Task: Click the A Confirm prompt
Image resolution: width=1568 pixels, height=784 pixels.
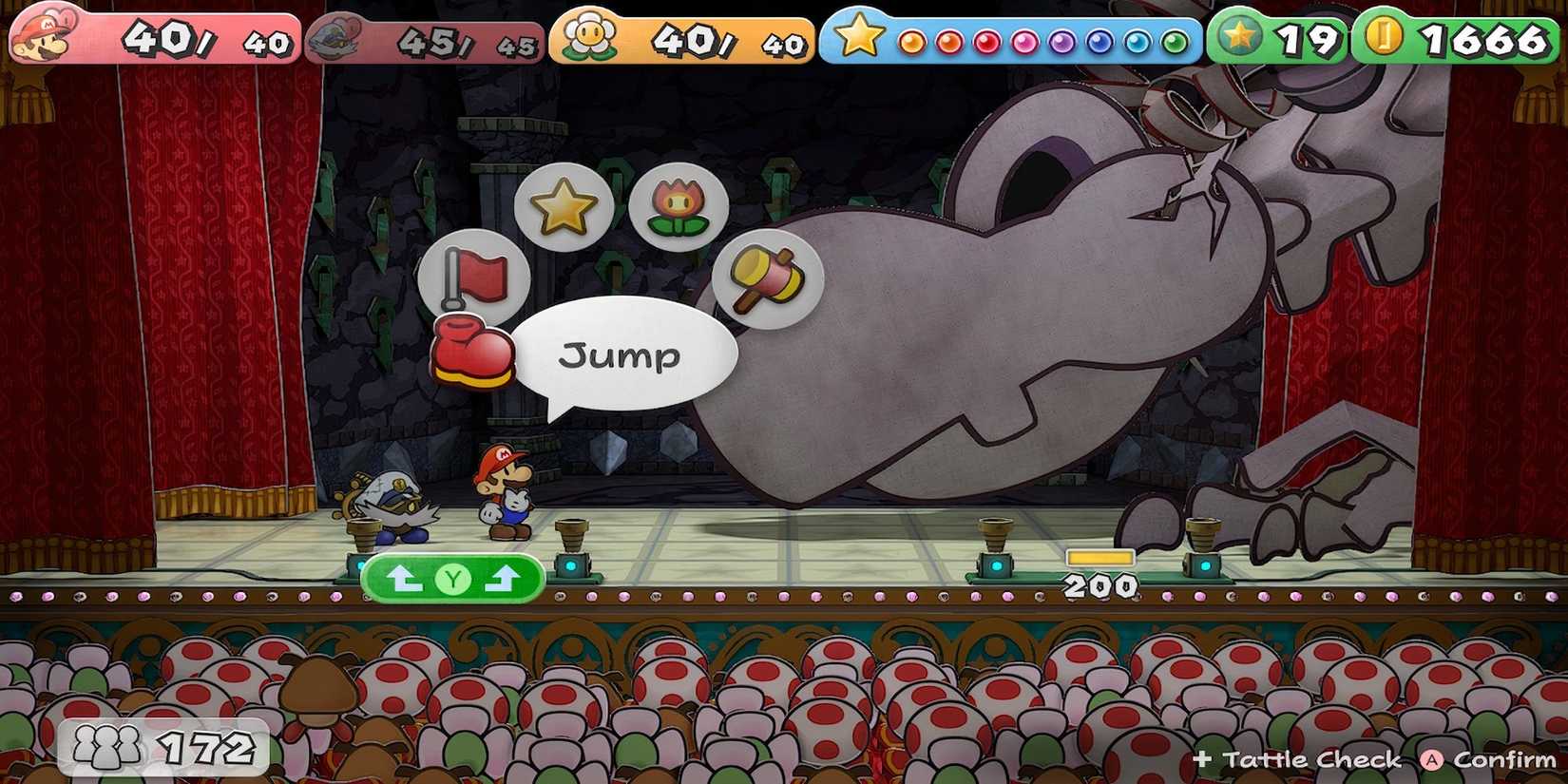Action: tap(1478, 759)
